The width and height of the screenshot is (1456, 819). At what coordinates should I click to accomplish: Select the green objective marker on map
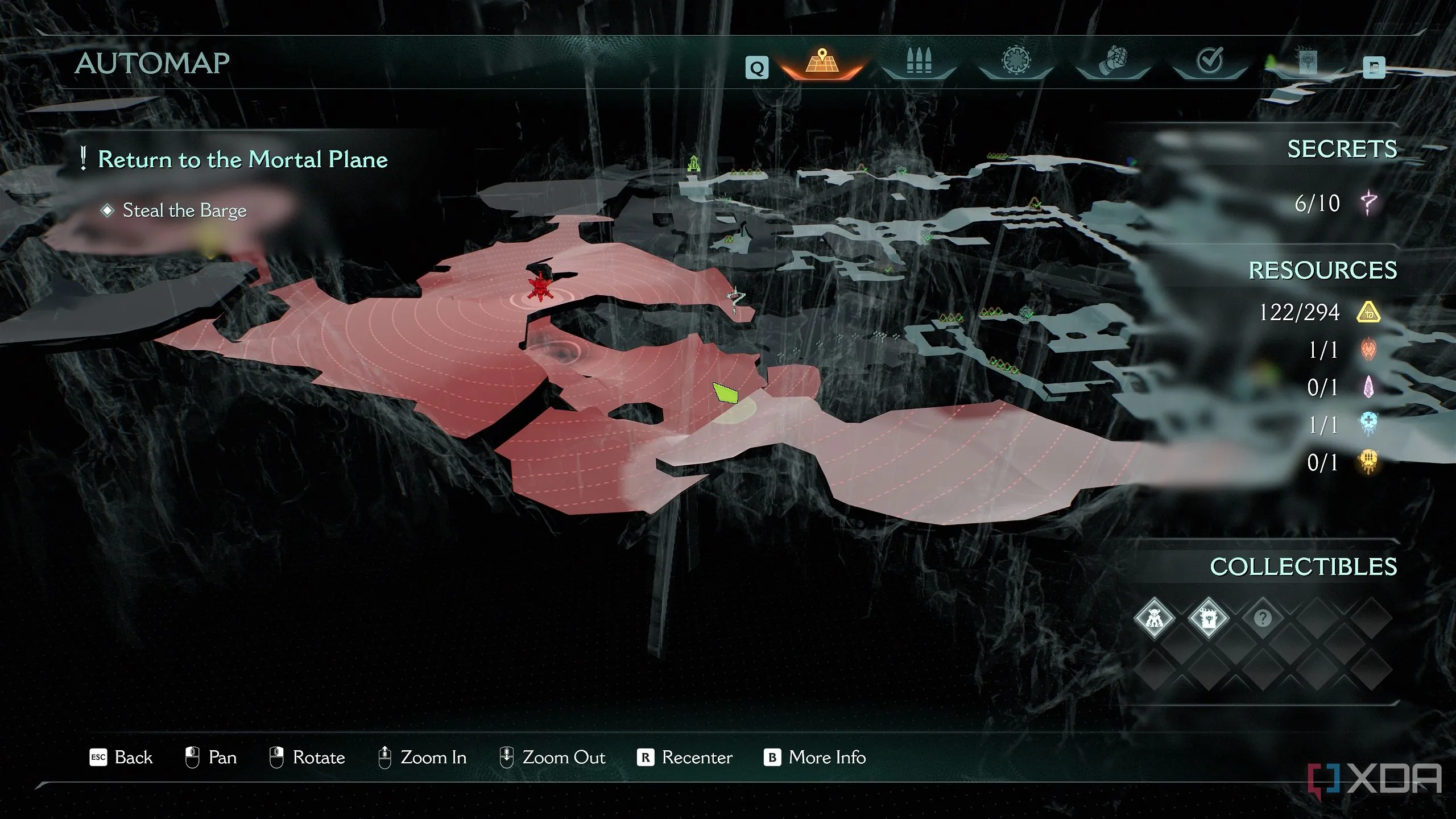click(x=725, y=392)
